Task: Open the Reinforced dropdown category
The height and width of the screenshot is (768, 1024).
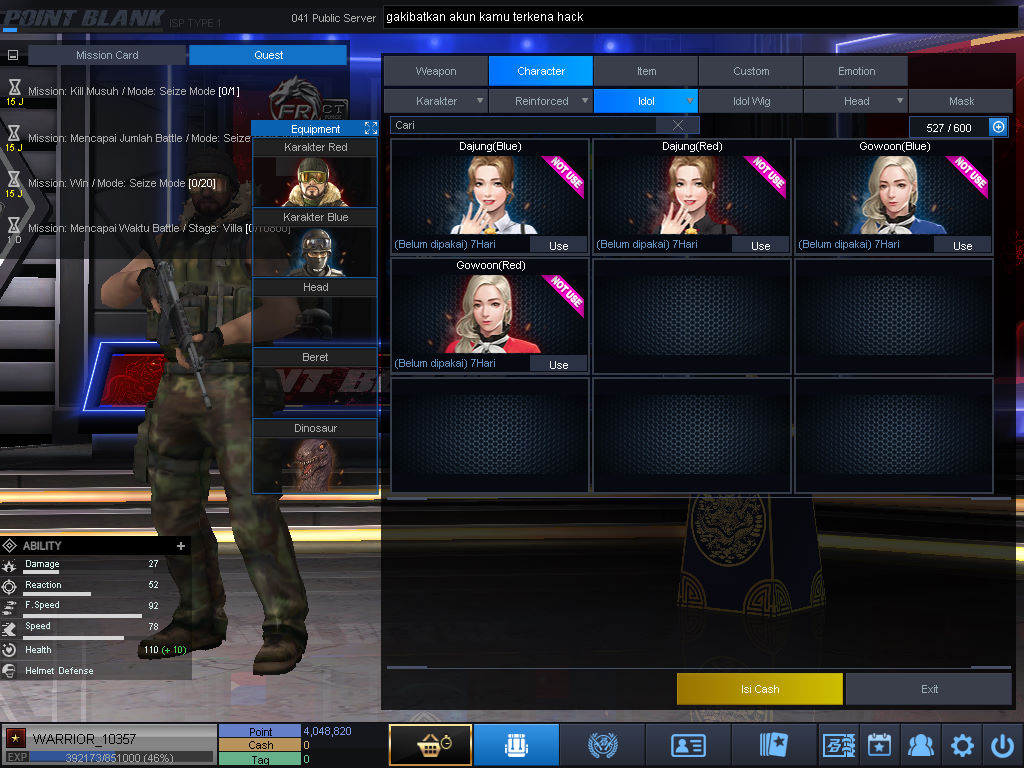Action: 542,101
